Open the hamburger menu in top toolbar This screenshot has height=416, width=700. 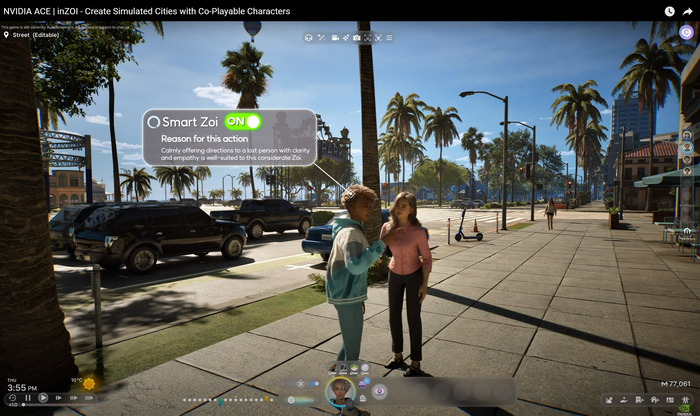click(x=390, y=37)
